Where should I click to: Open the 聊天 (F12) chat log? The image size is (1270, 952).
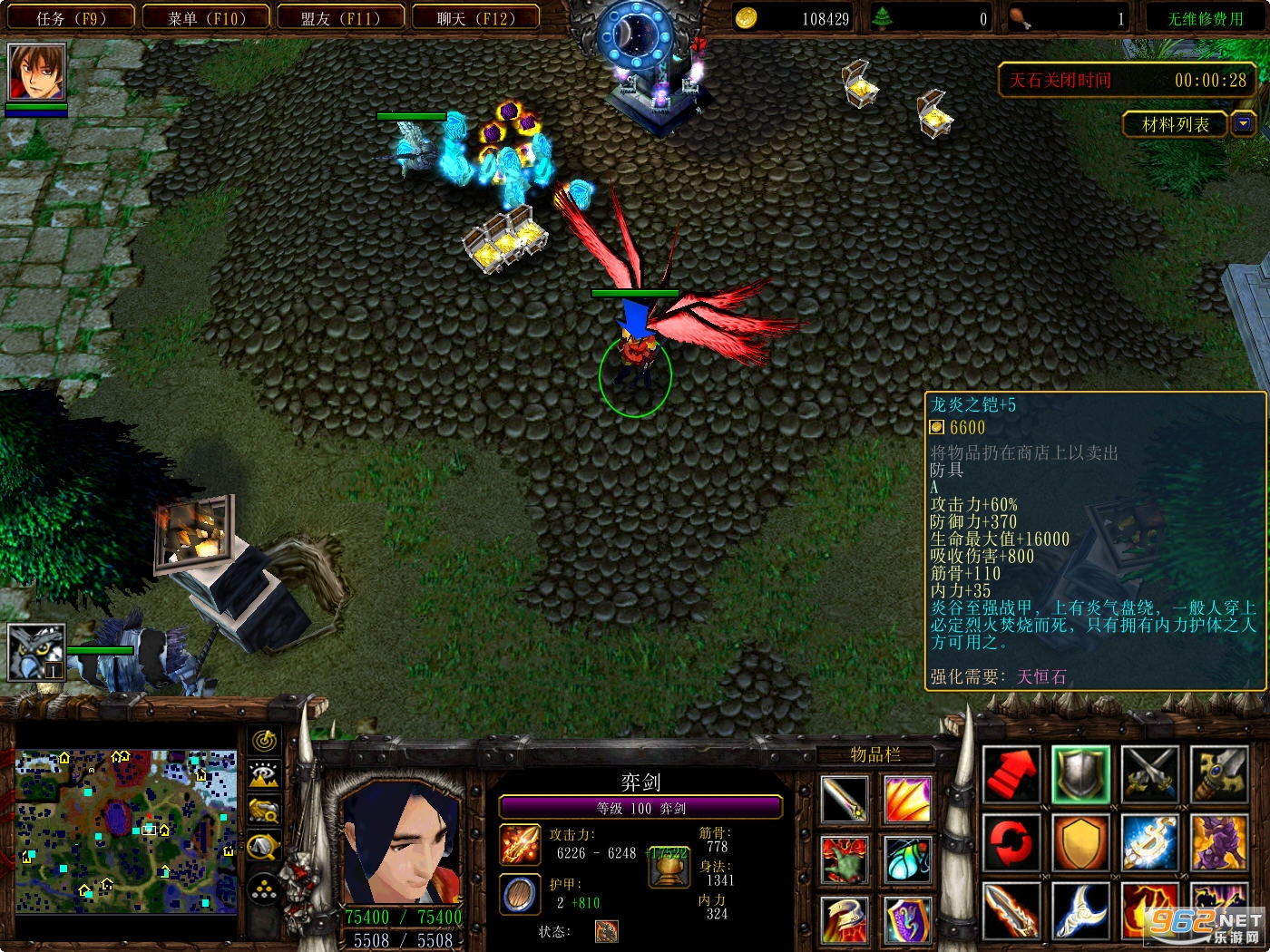click(475, 18)
